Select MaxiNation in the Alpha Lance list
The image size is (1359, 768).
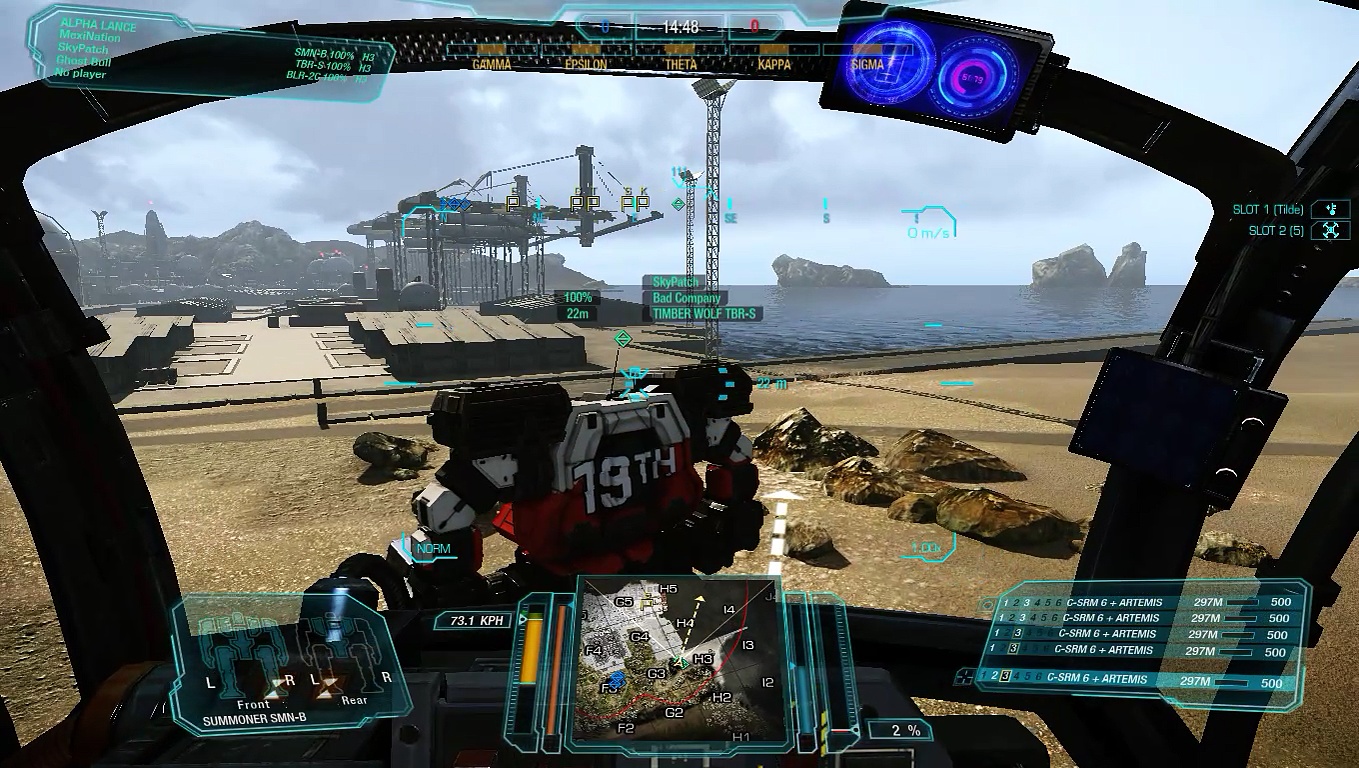90,38
